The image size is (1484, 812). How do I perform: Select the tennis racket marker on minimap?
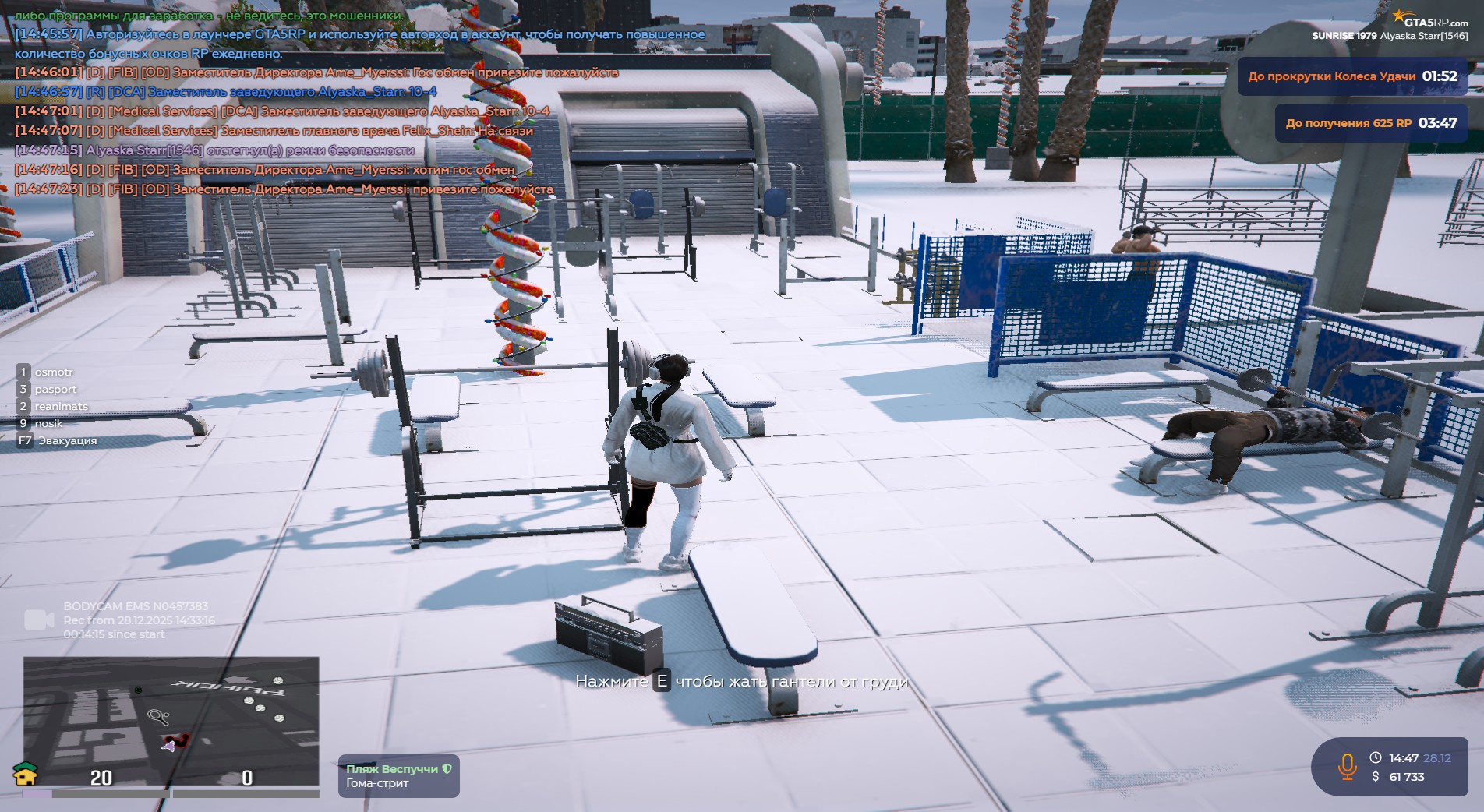click(x=158, y=715)
